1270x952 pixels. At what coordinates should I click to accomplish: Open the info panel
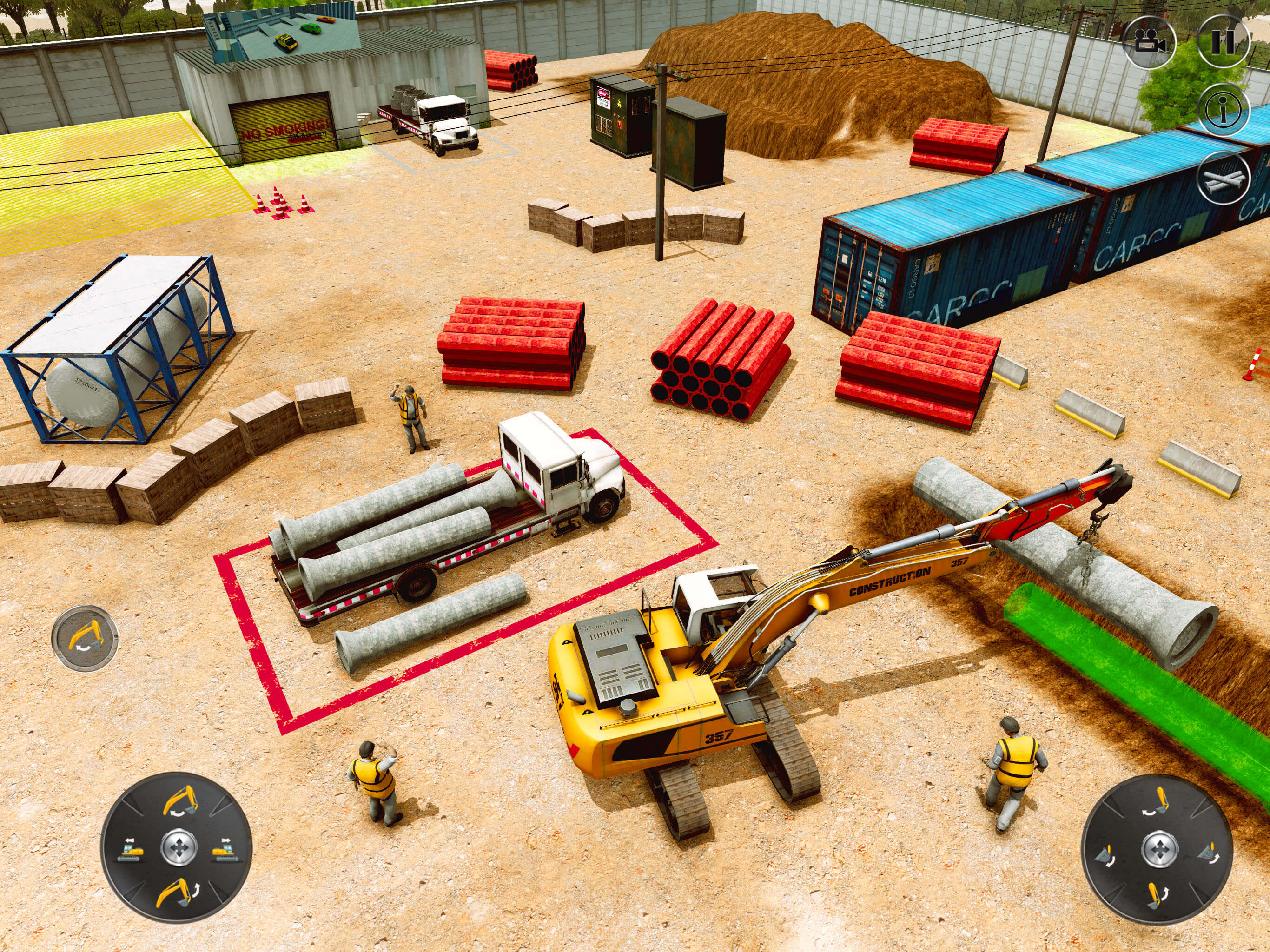pos(1224,110)
